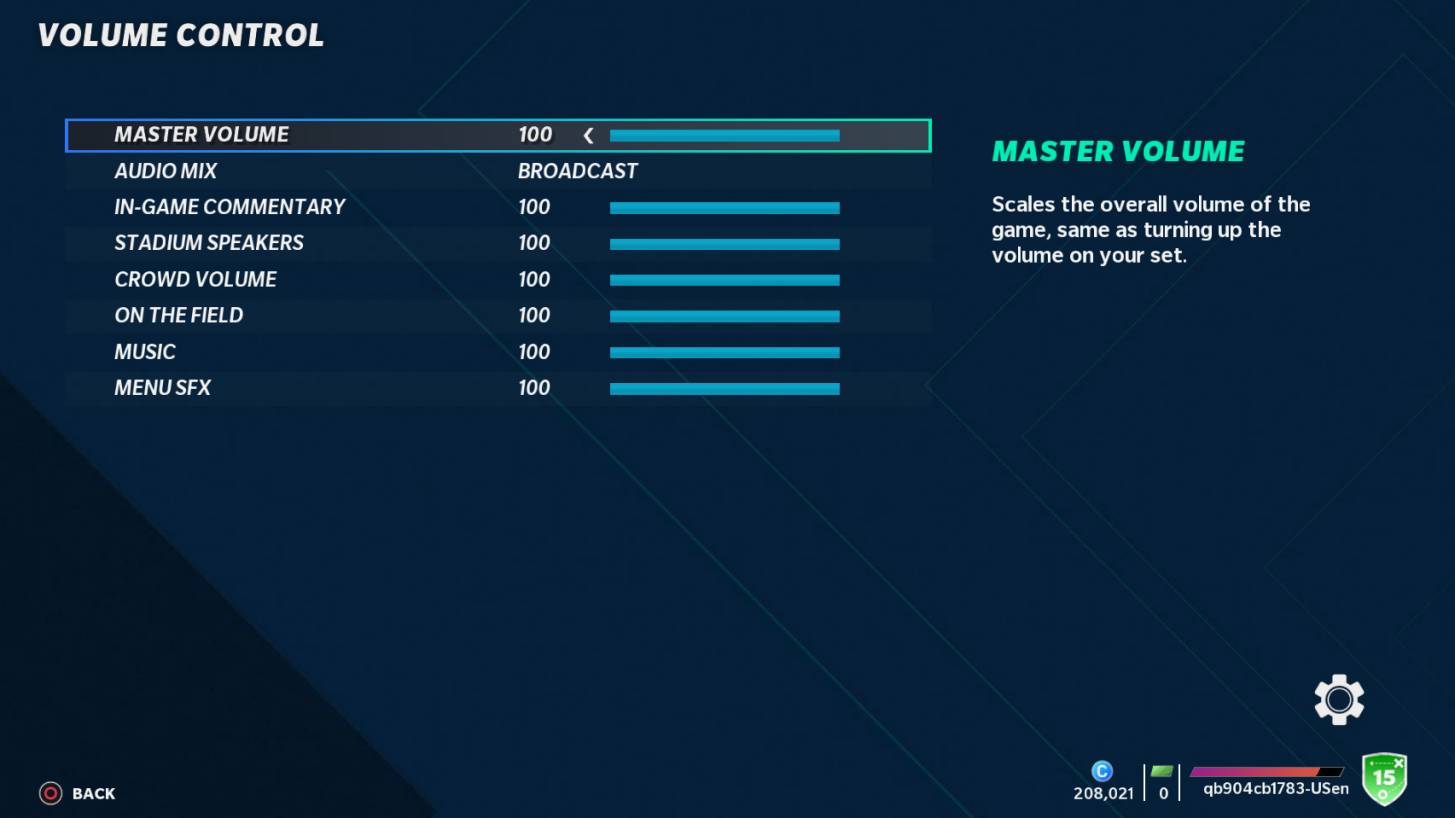Click the Crowd Volume slider bar
This screenshot has width=1455, height=818.
725,279
